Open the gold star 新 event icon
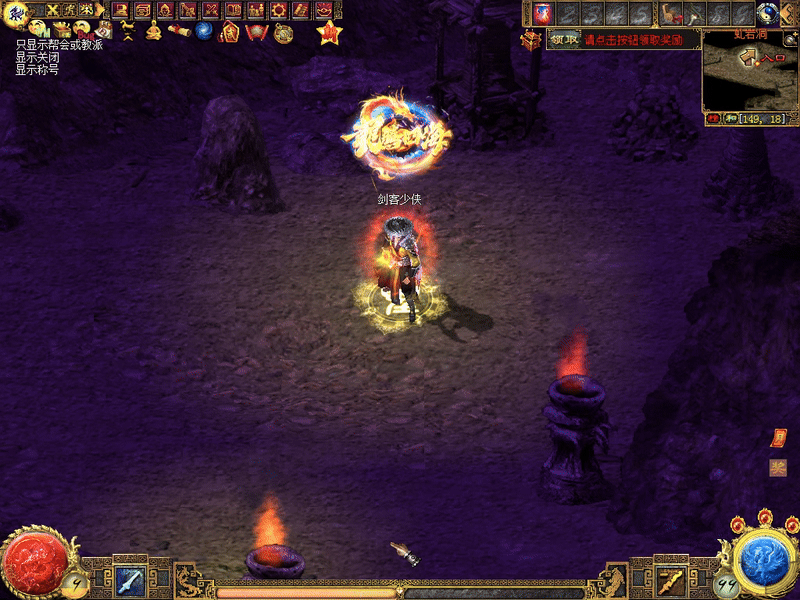800x600 pixels. (x=327, y=33)
